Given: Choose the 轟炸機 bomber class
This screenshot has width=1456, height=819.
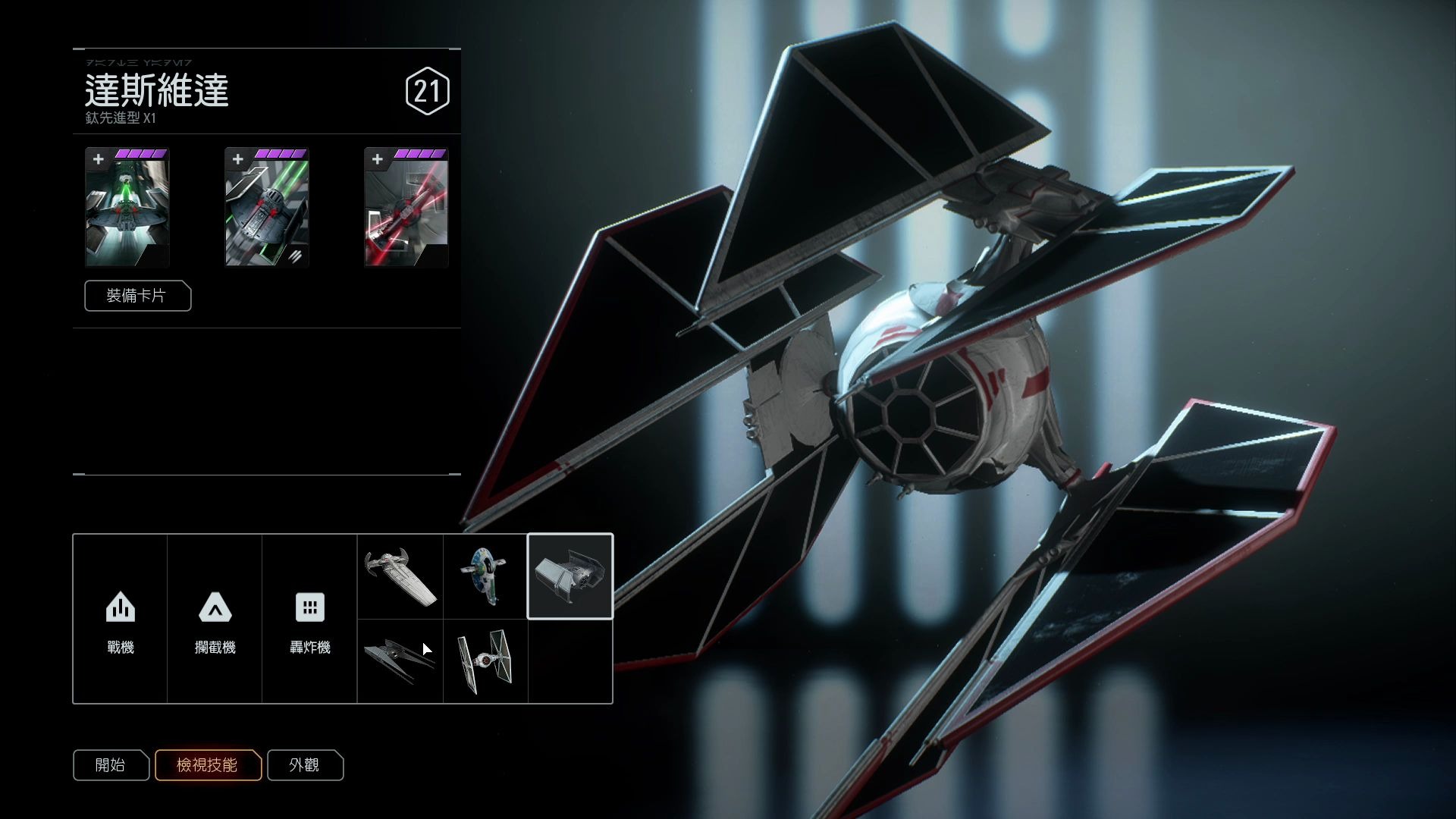Looking at the screenshot, I should 309,620.
